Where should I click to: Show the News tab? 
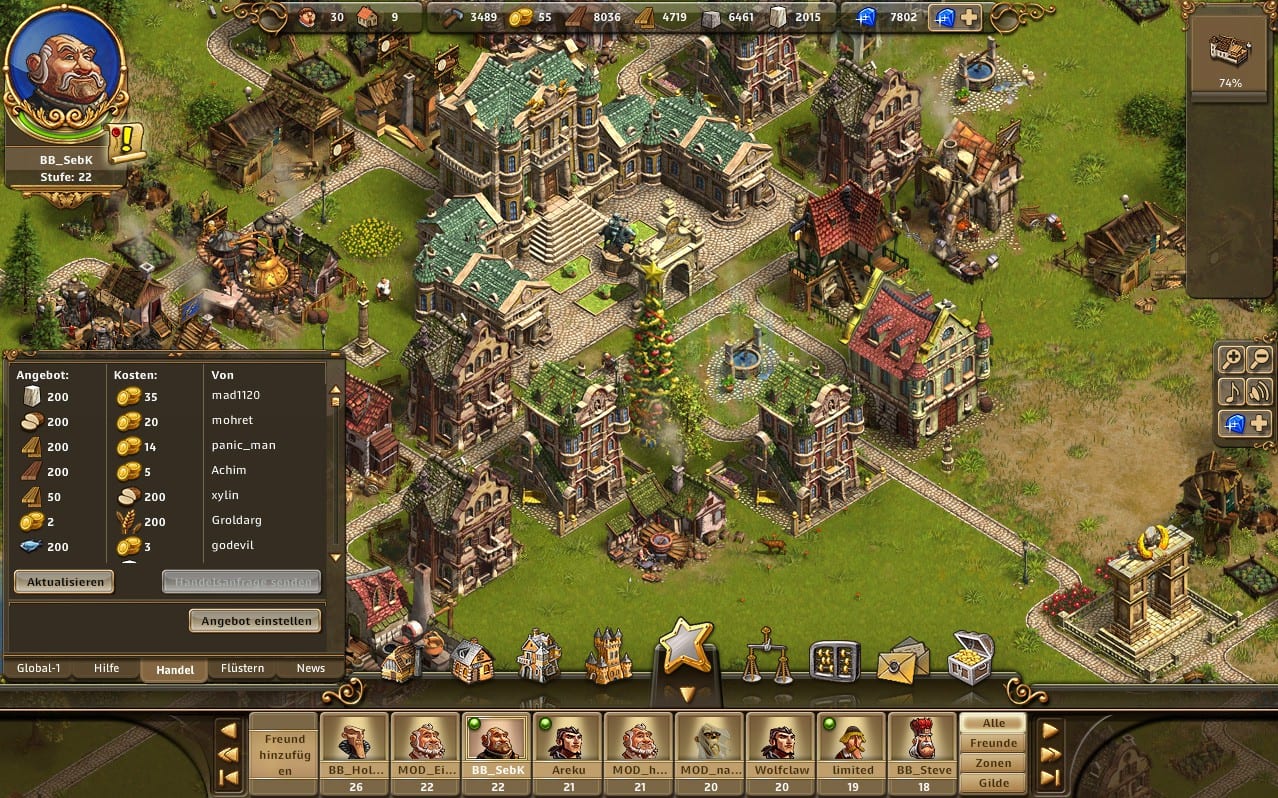click(310, 668)
